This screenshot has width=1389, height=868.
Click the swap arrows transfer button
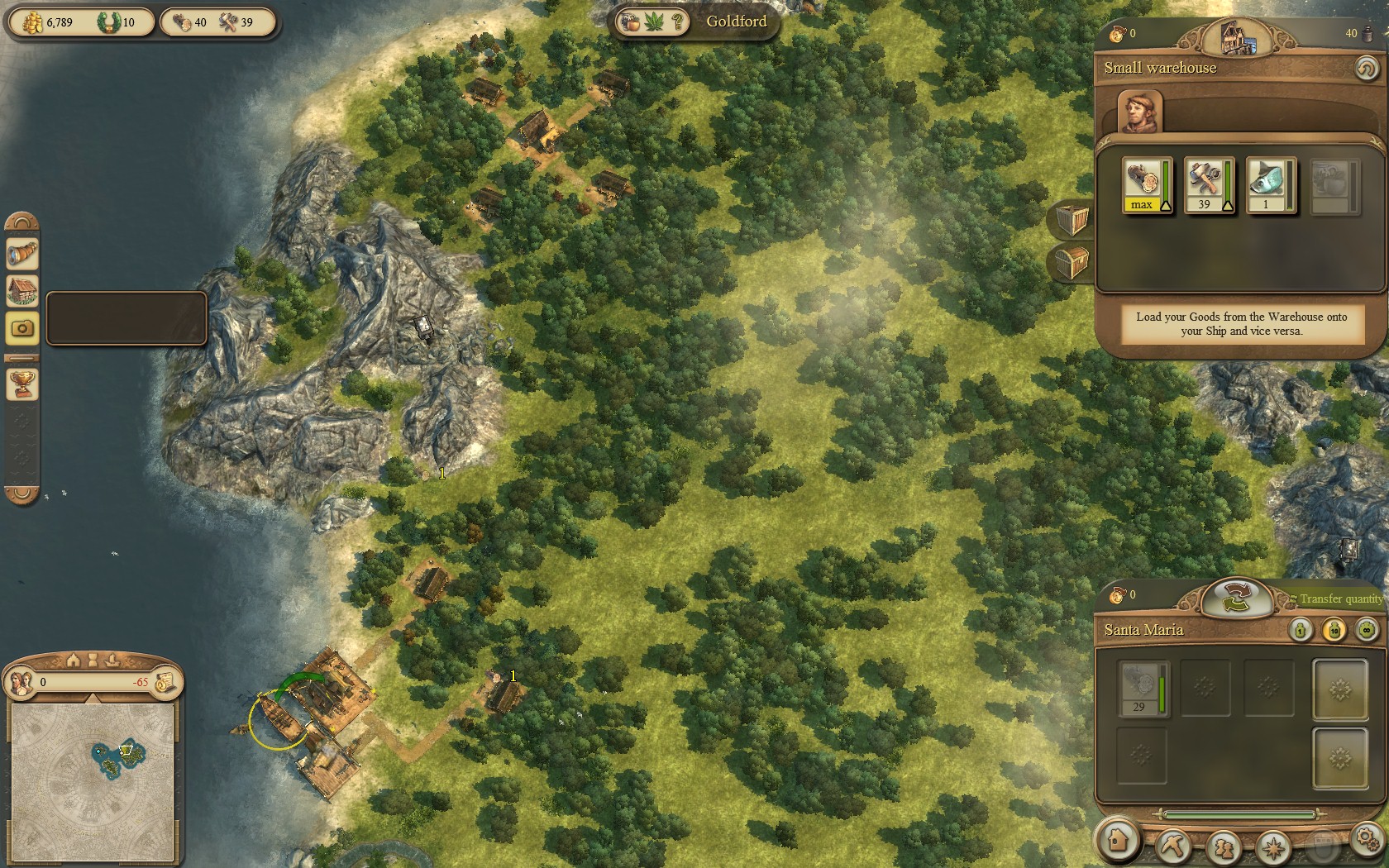(1236, 597)
